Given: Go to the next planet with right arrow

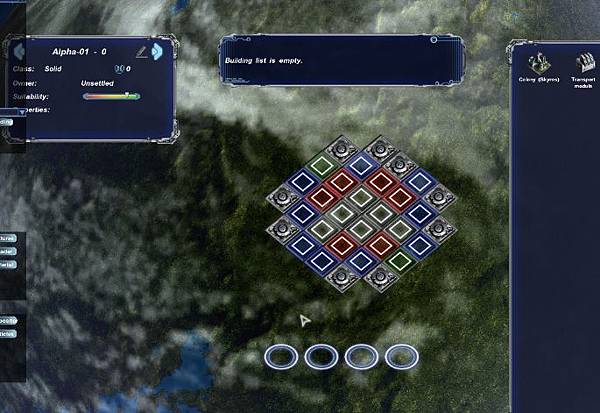Looking at the screenshot, I should 157,50.
